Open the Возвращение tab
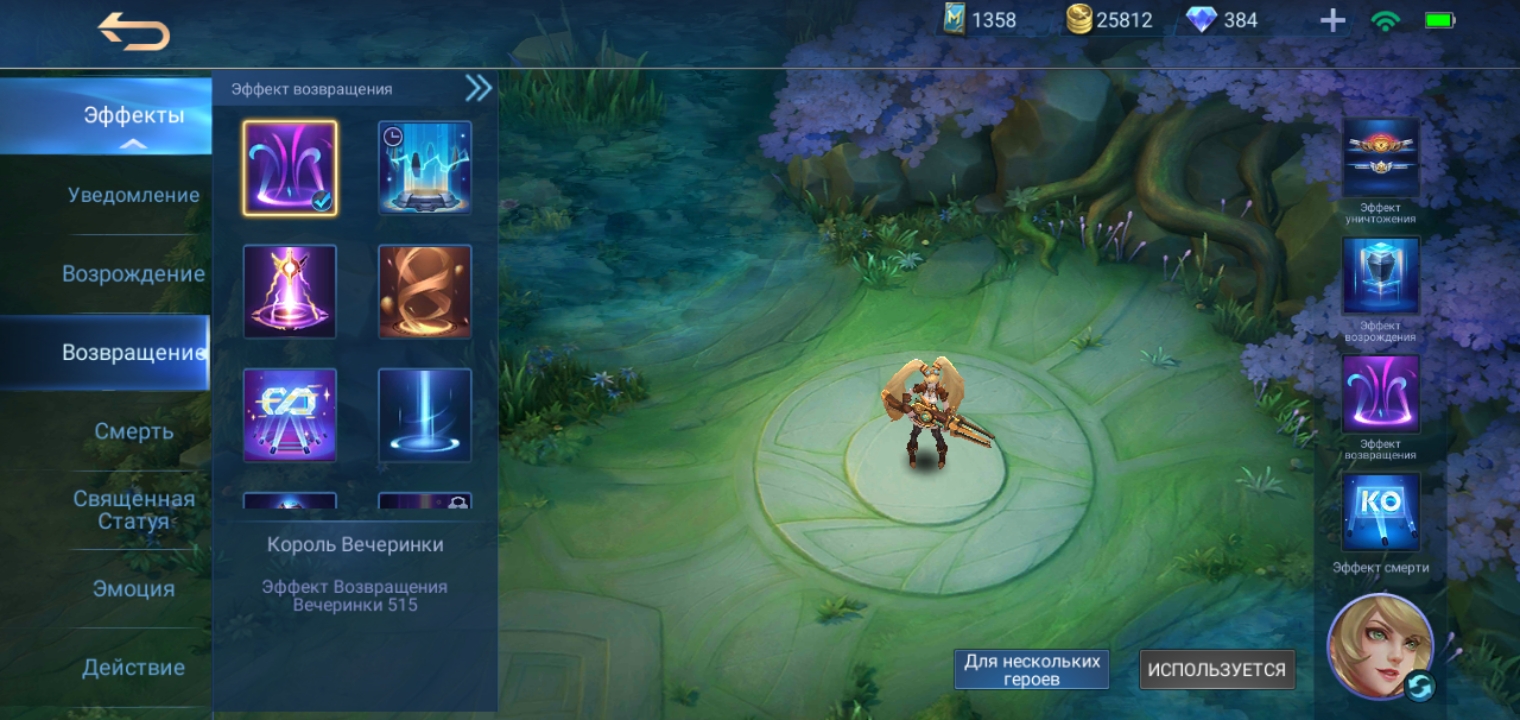Image resolution: width=1520 pixels, height=720 pixels. (134, 353)
